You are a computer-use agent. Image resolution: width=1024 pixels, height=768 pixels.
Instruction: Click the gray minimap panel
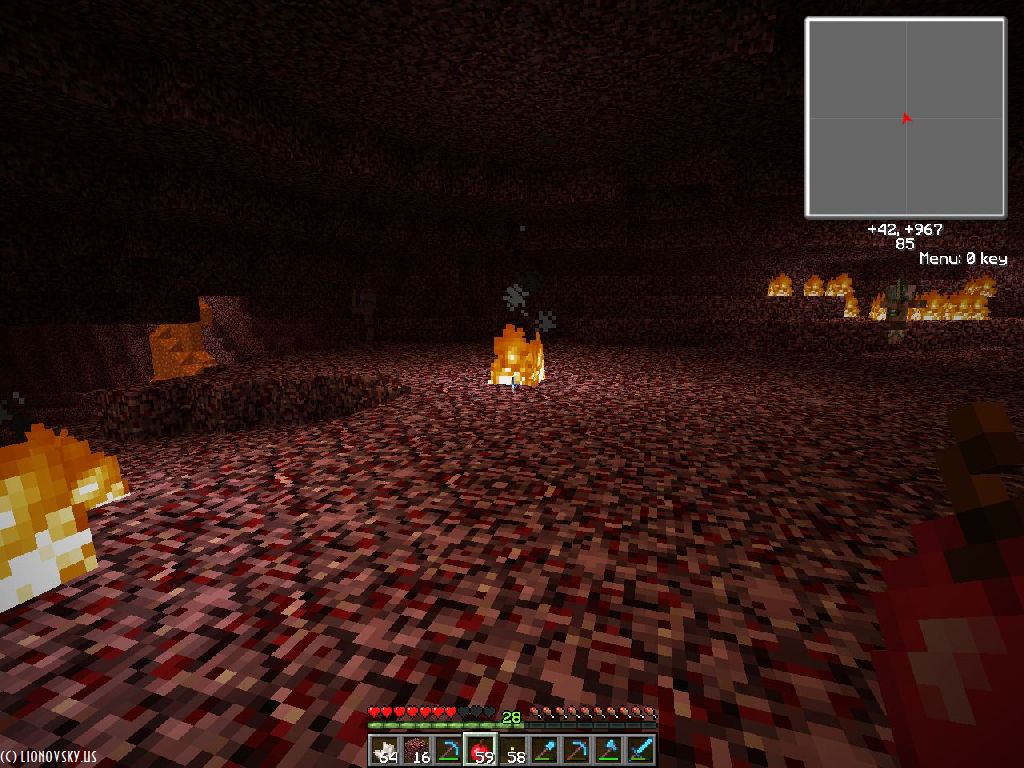point(905,118)
